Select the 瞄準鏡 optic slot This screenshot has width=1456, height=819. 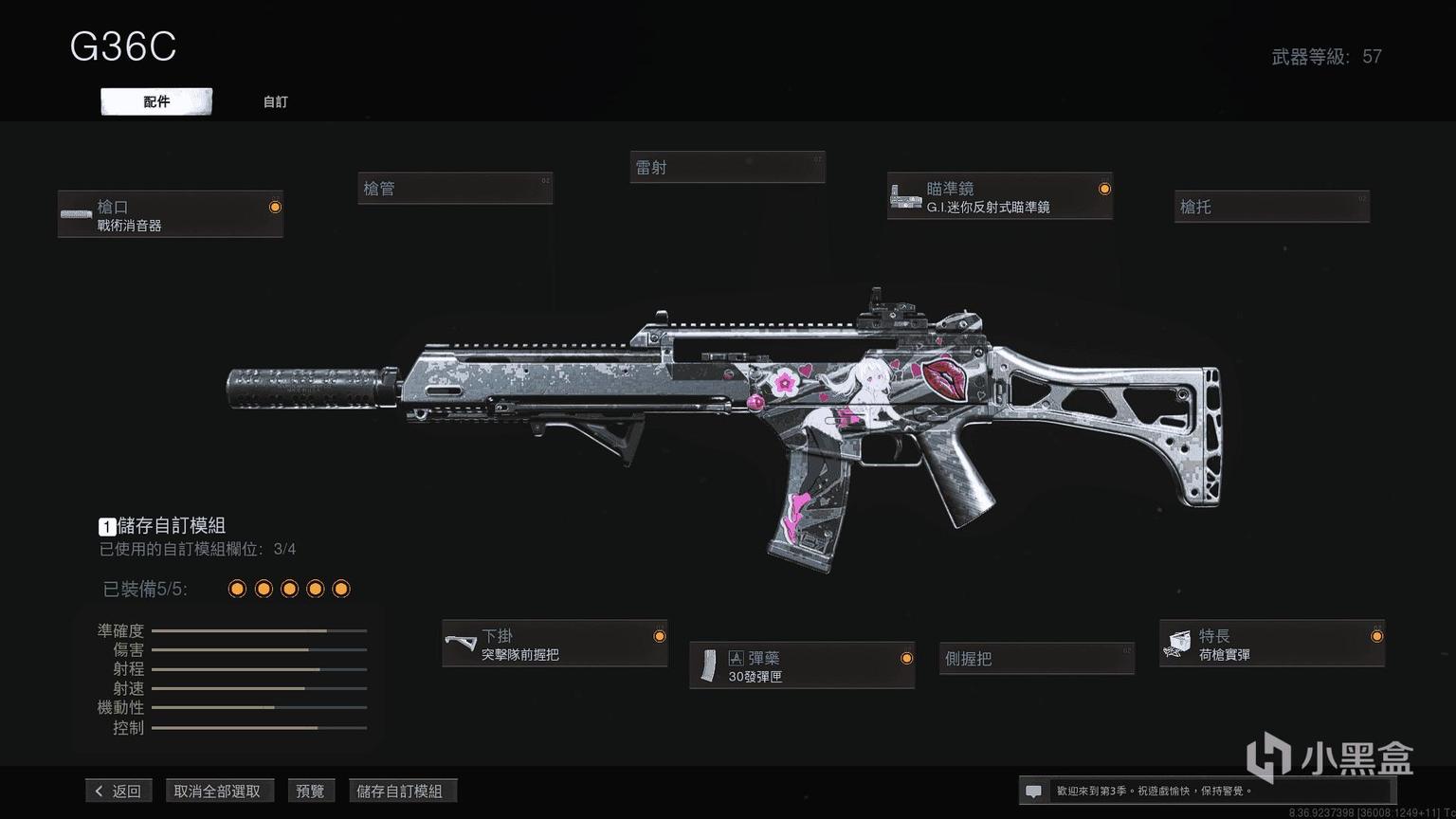click(999, 197)
